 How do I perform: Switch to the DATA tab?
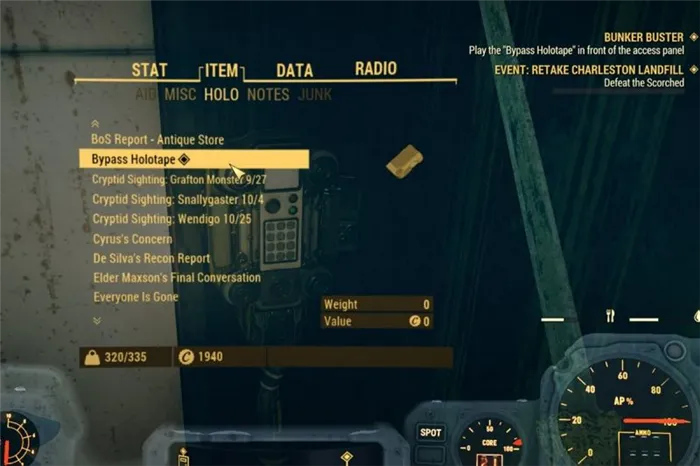point(294,71)
